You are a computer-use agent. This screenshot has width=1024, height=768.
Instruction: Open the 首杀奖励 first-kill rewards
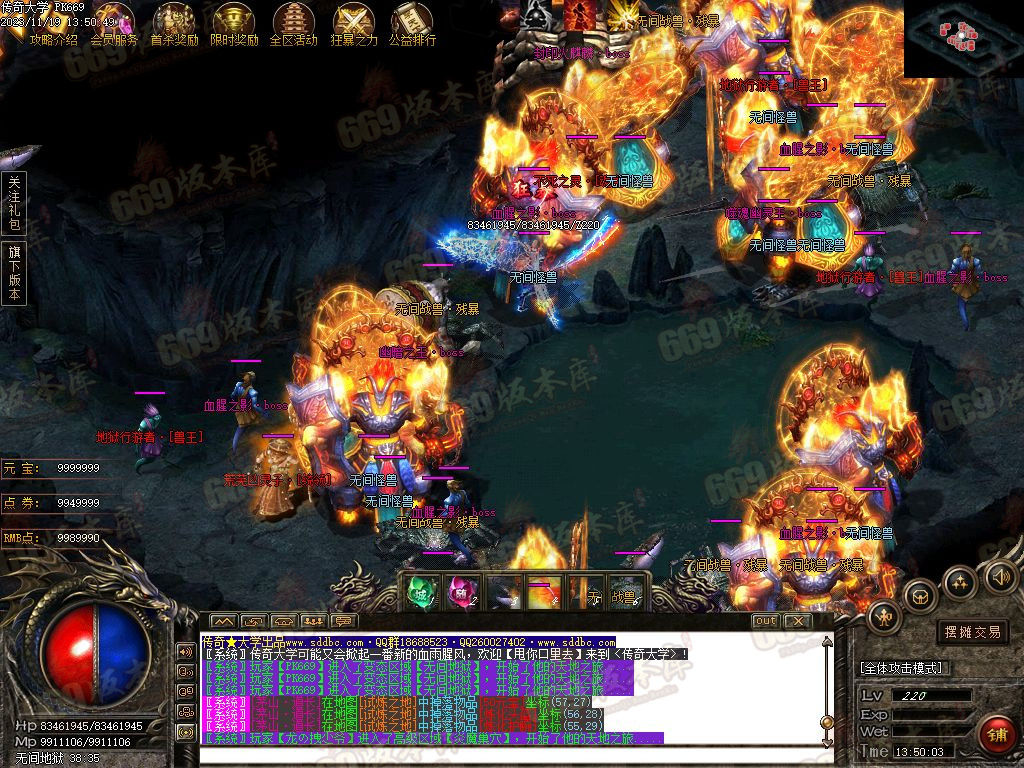tap(174, 24)
